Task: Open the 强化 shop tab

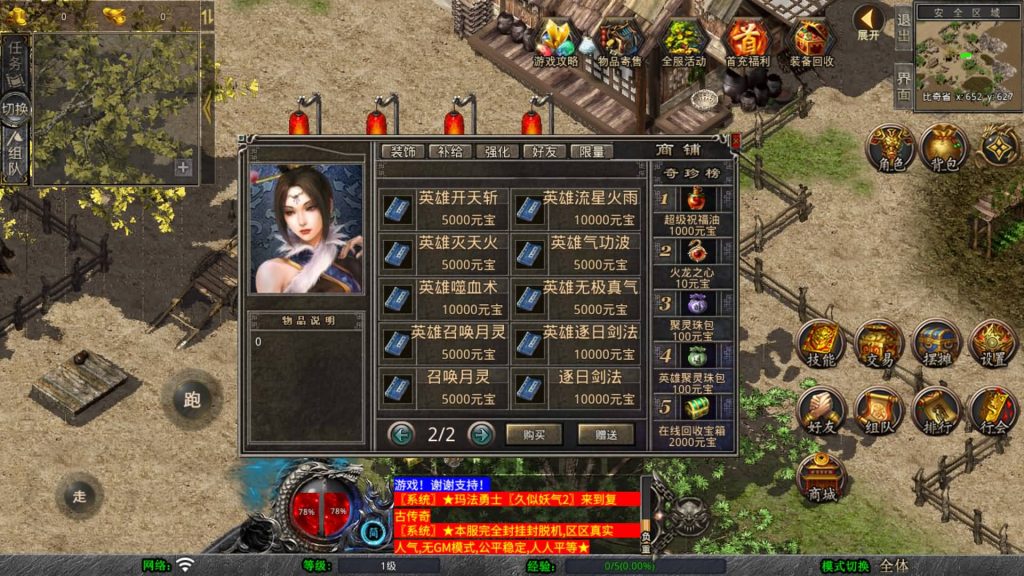Action: (x=498, y=152)
